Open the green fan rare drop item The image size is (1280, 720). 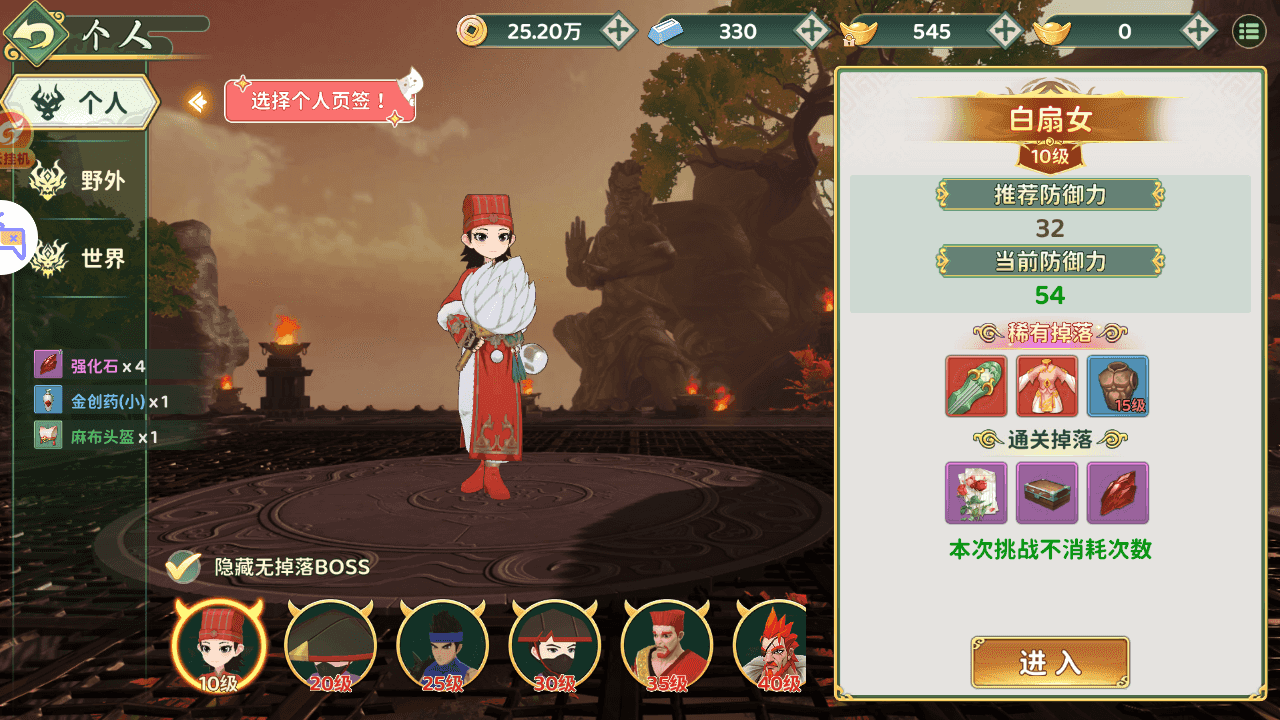[974, 386]
